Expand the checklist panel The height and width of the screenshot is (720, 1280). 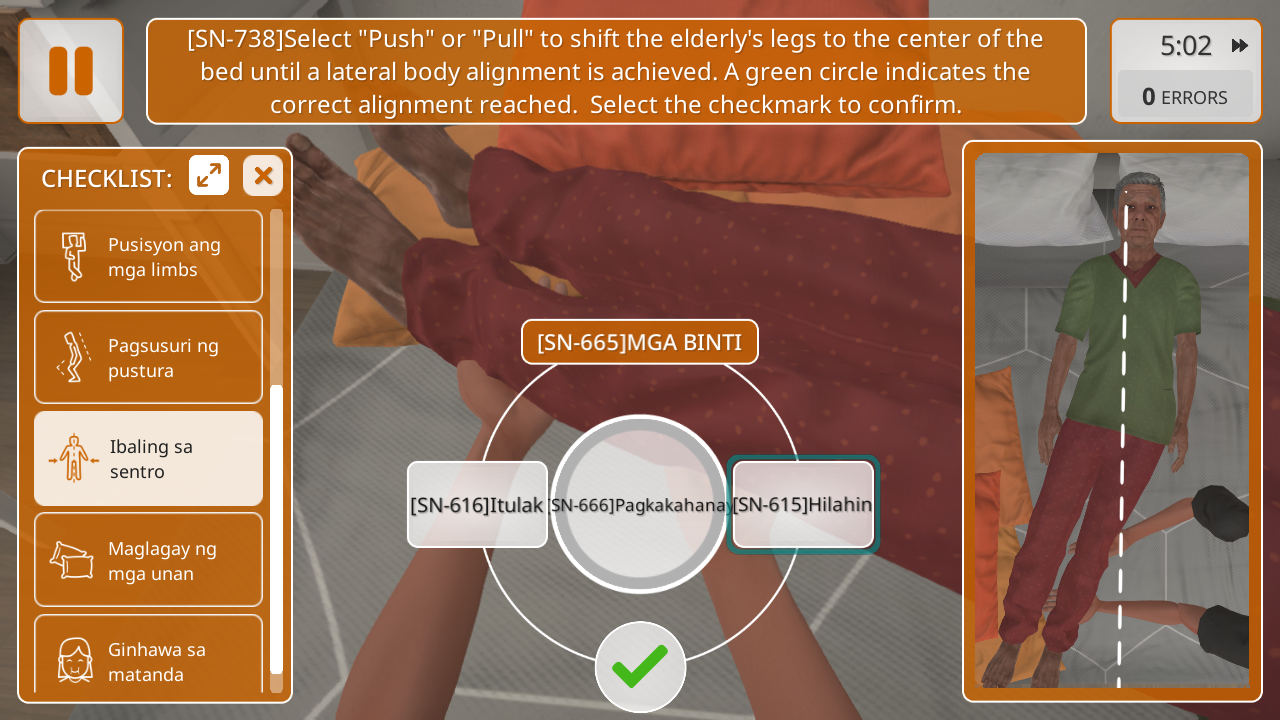click(x=209, y=176)
